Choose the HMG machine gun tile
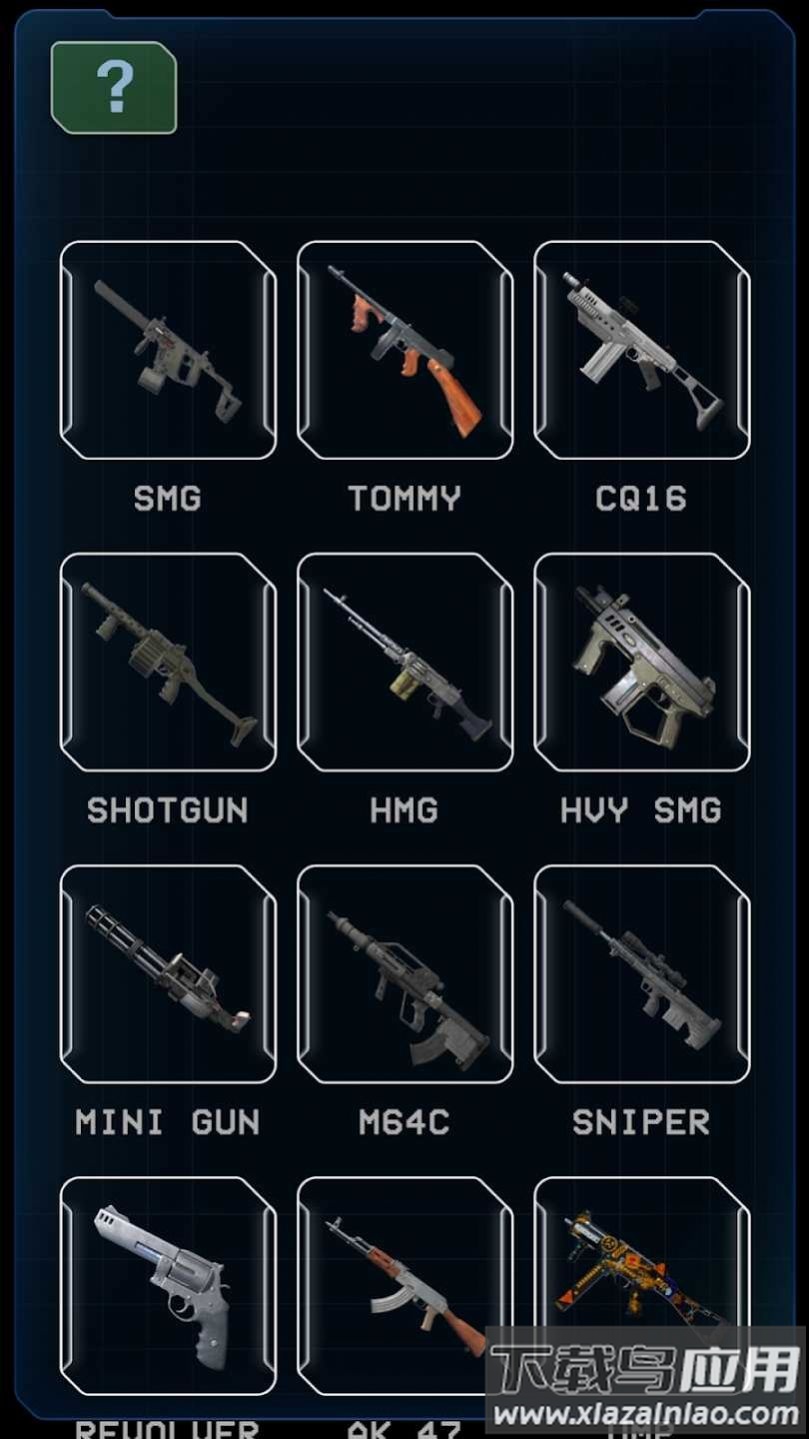 click(405, 662)
